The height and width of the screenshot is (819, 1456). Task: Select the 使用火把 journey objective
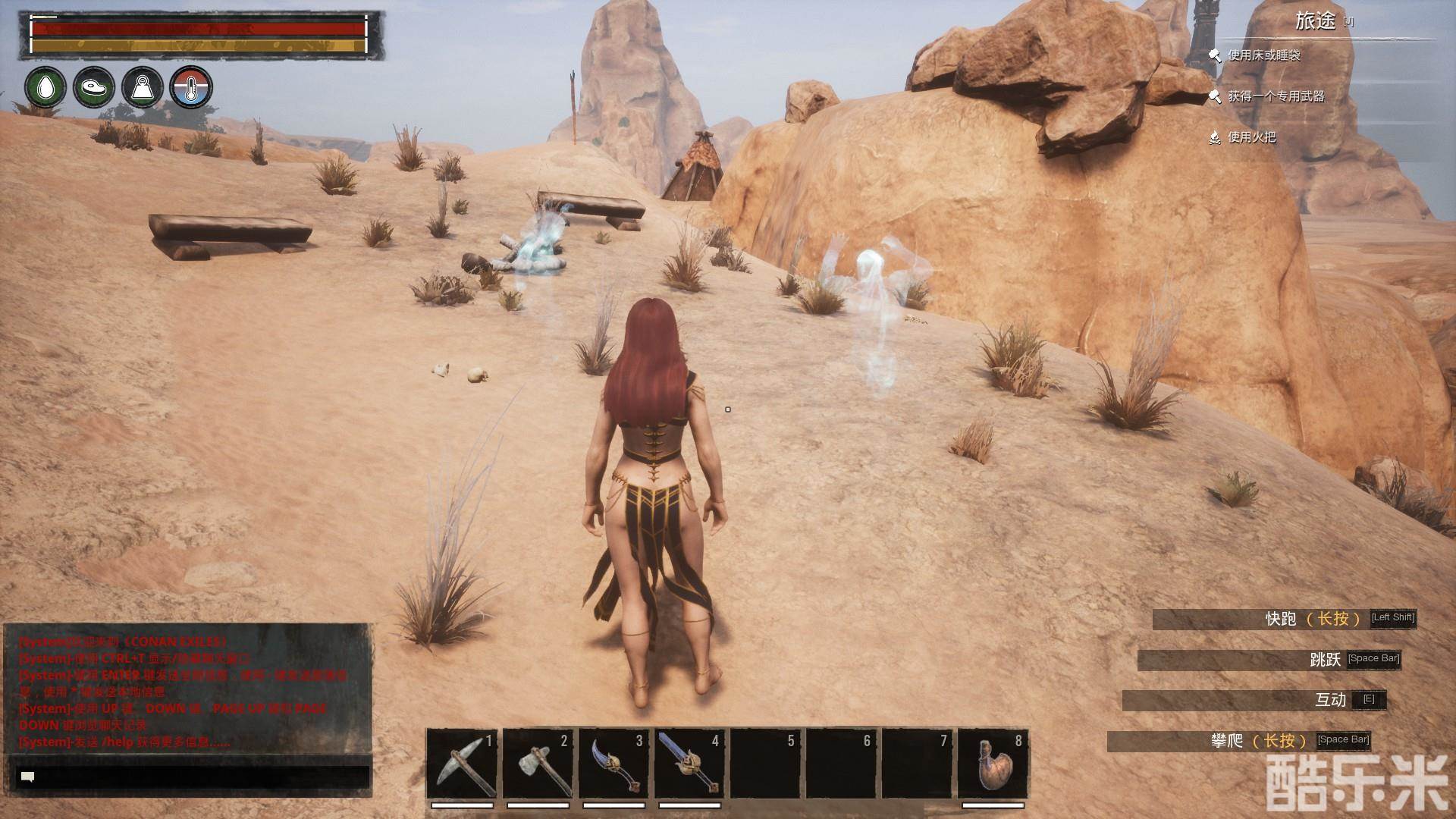pyautogui.click(x=1252, y=137)
